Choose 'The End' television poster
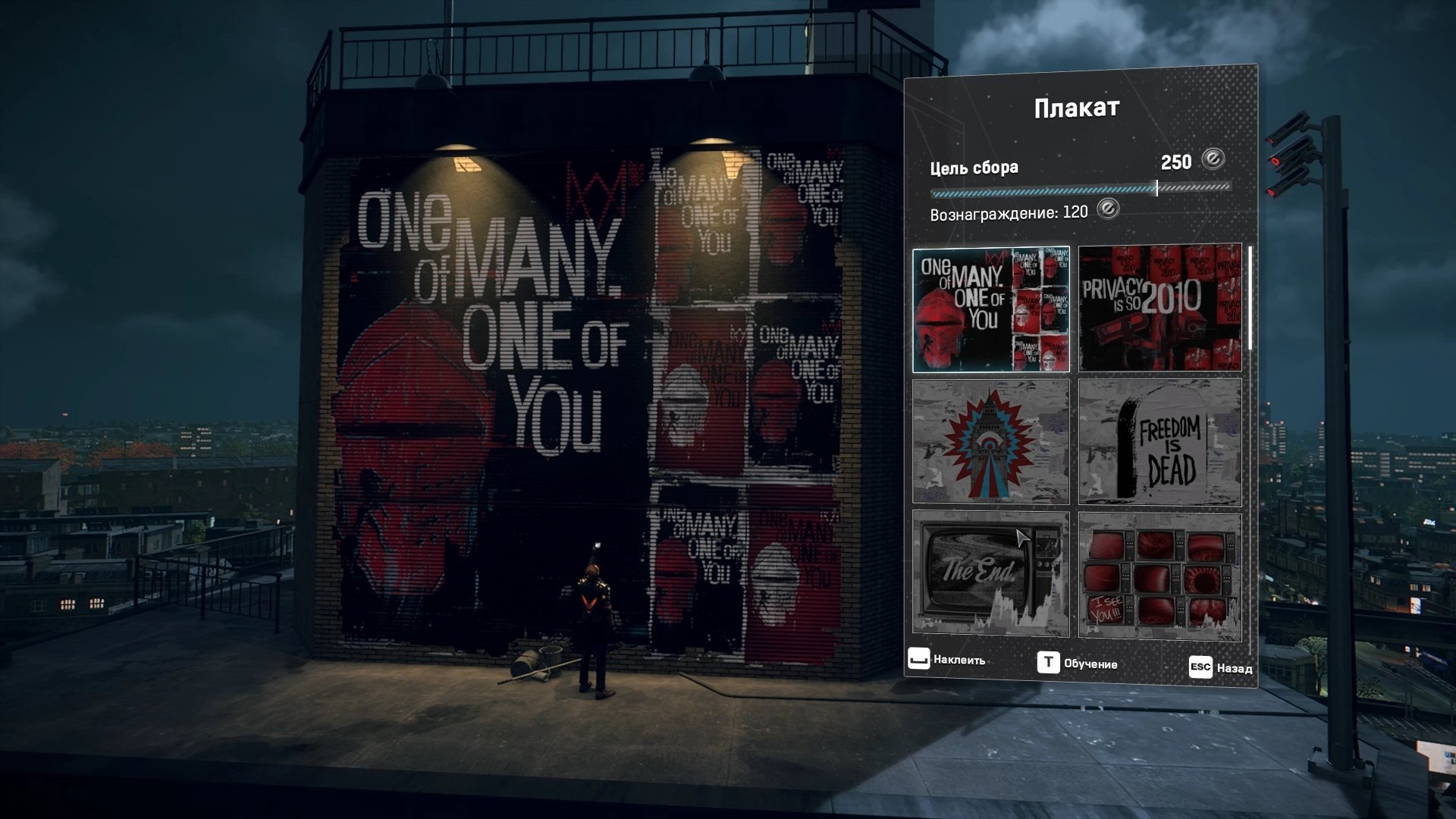The image size is (1456, 819). [x=990, y=573]
